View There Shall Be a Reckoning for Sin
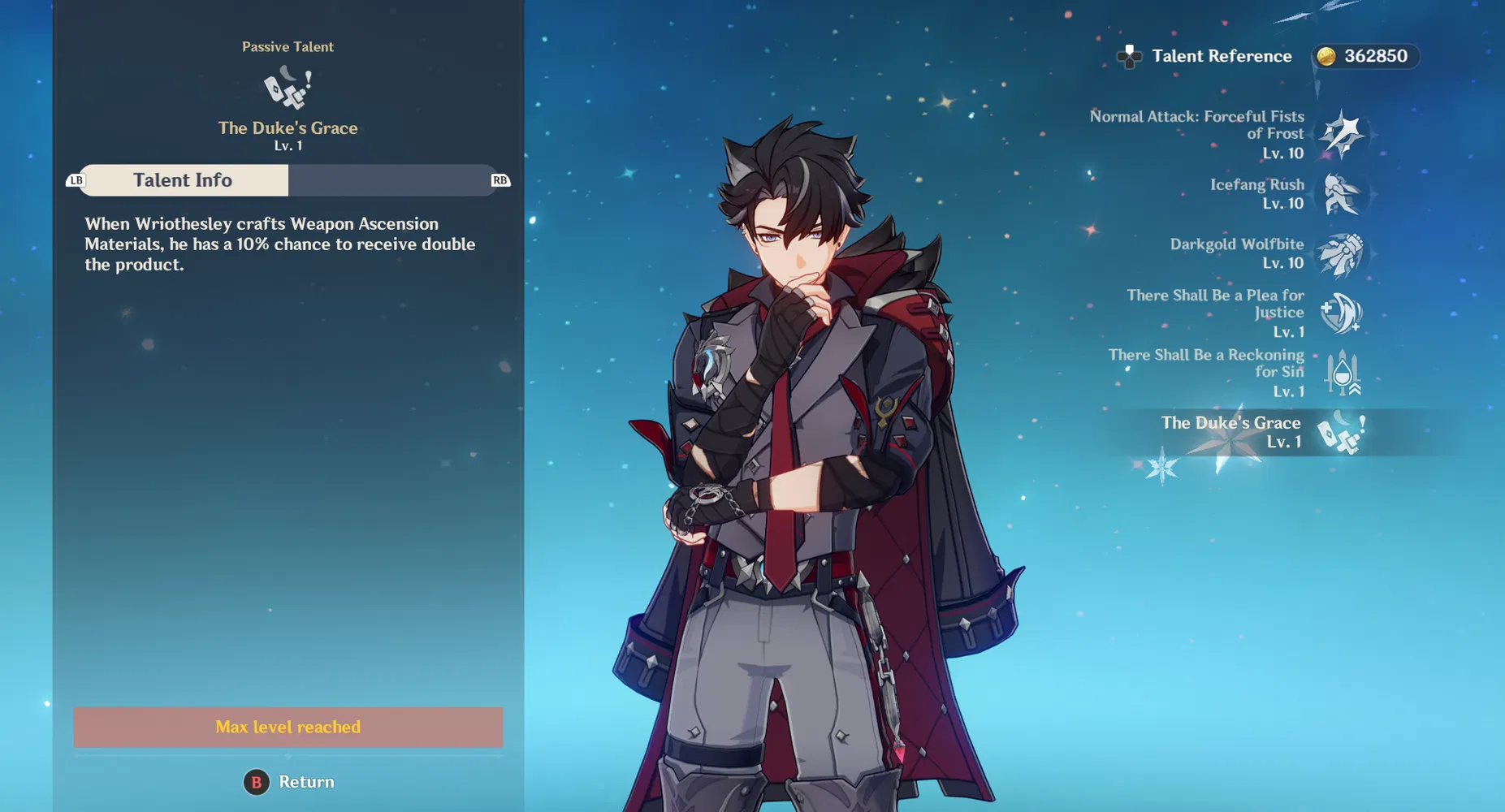 1341,373
